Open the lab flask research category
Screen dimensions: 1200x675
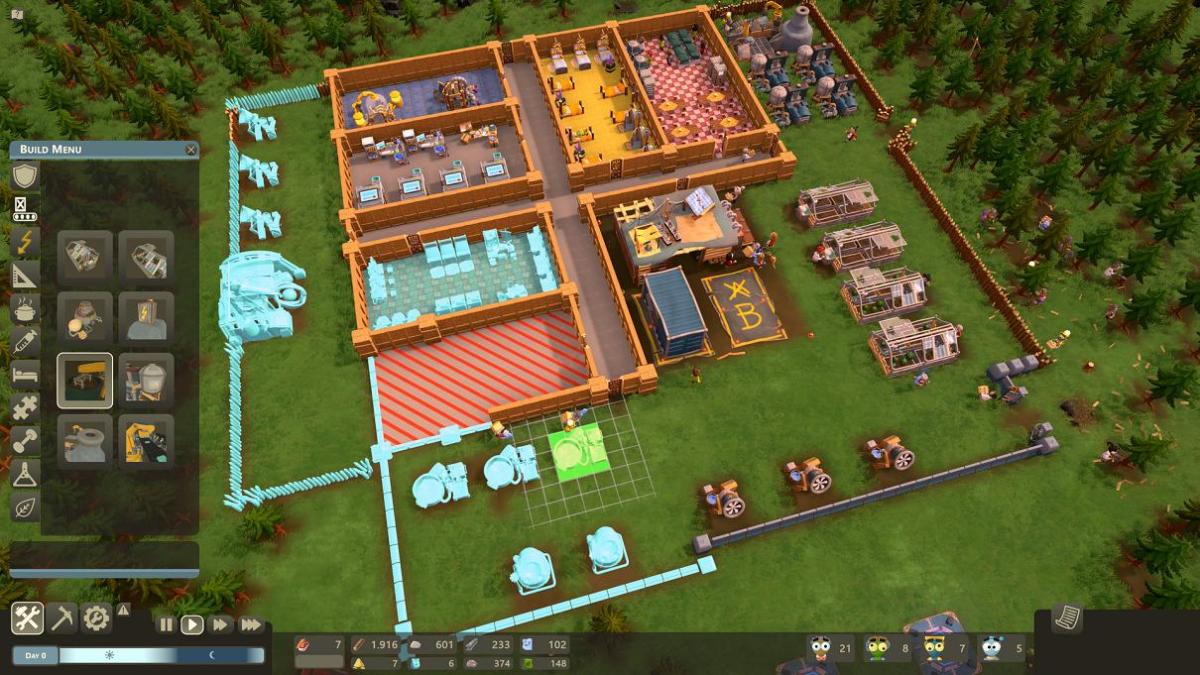(25, 473)
